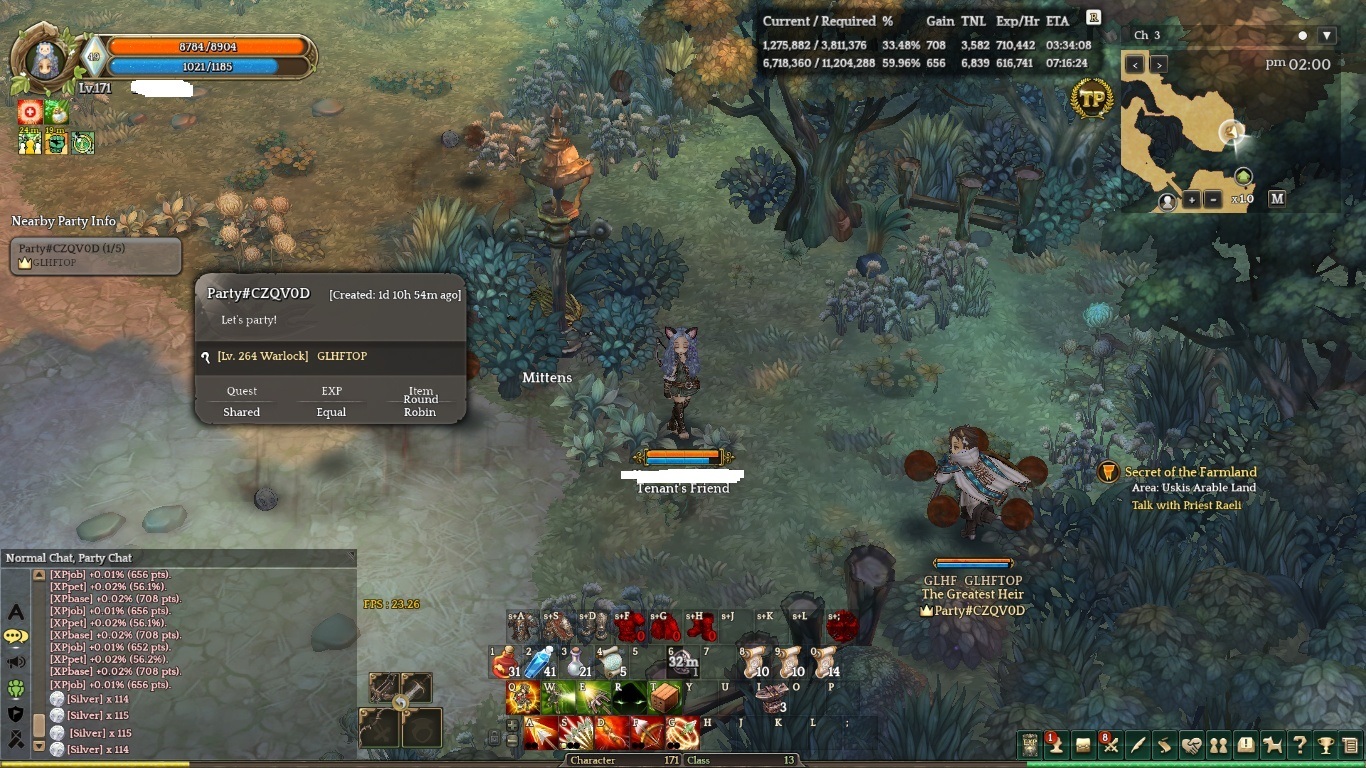The width and height of the screenshot is (1366, 768).
Task: Use the blue crystal potion in slot 2
Action: click(540, 662)
